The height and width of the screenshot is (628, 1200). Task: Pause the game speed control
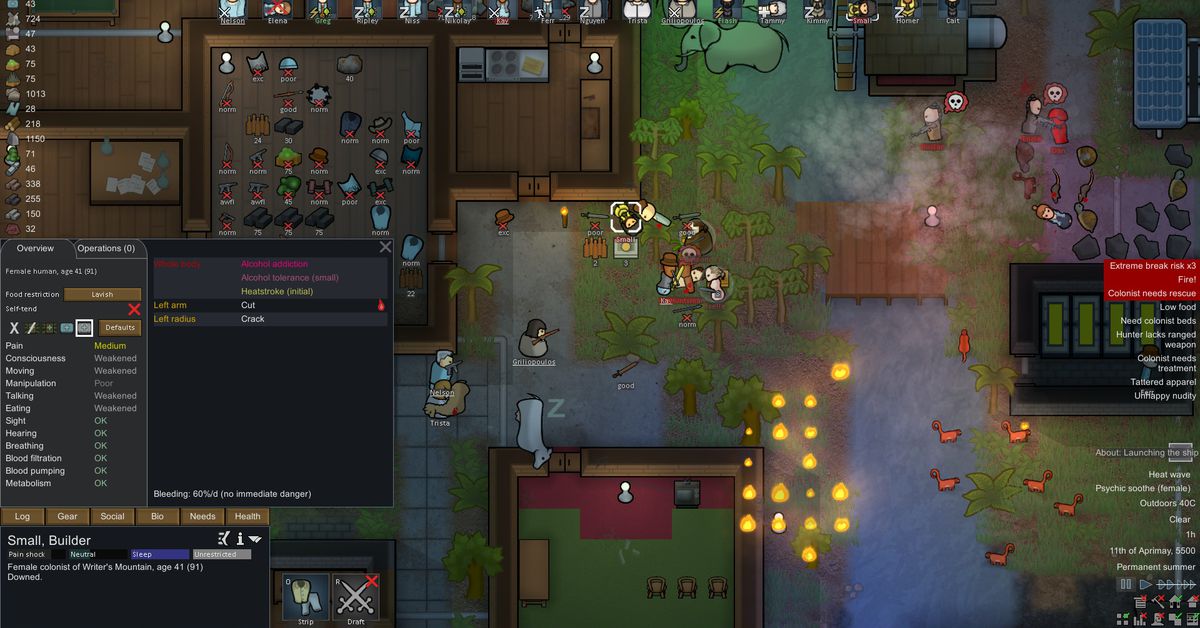click(1126, 584)
